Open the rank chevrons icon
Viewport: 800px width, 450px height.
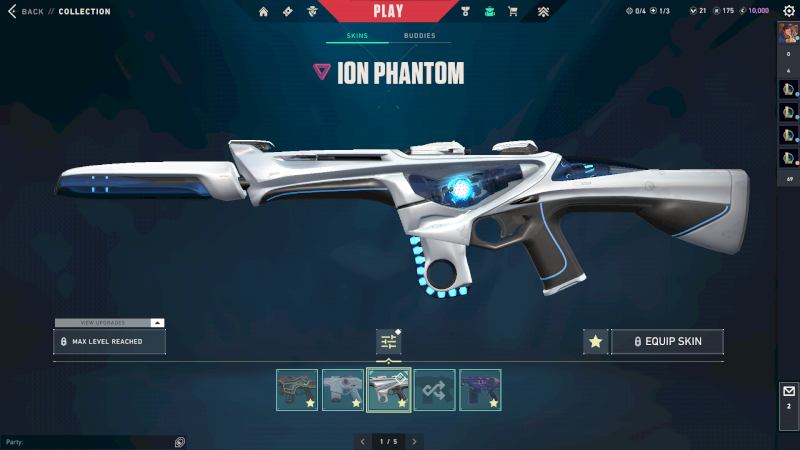point(542,12)
